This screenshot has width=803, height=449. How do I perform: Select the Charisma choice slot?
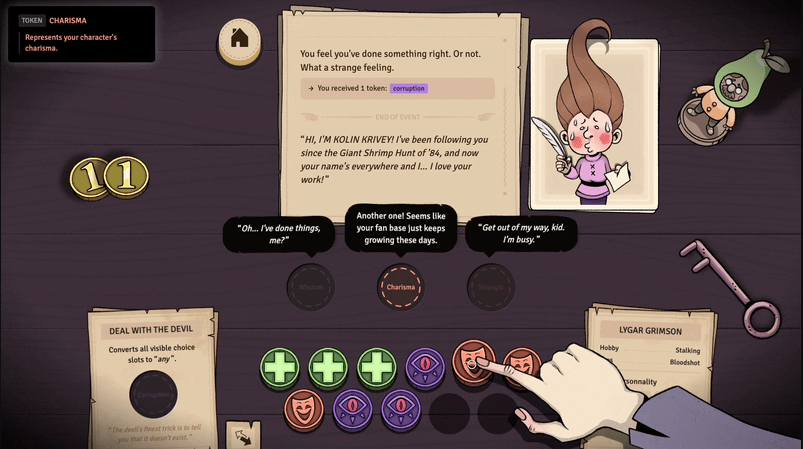click(400, 287)
